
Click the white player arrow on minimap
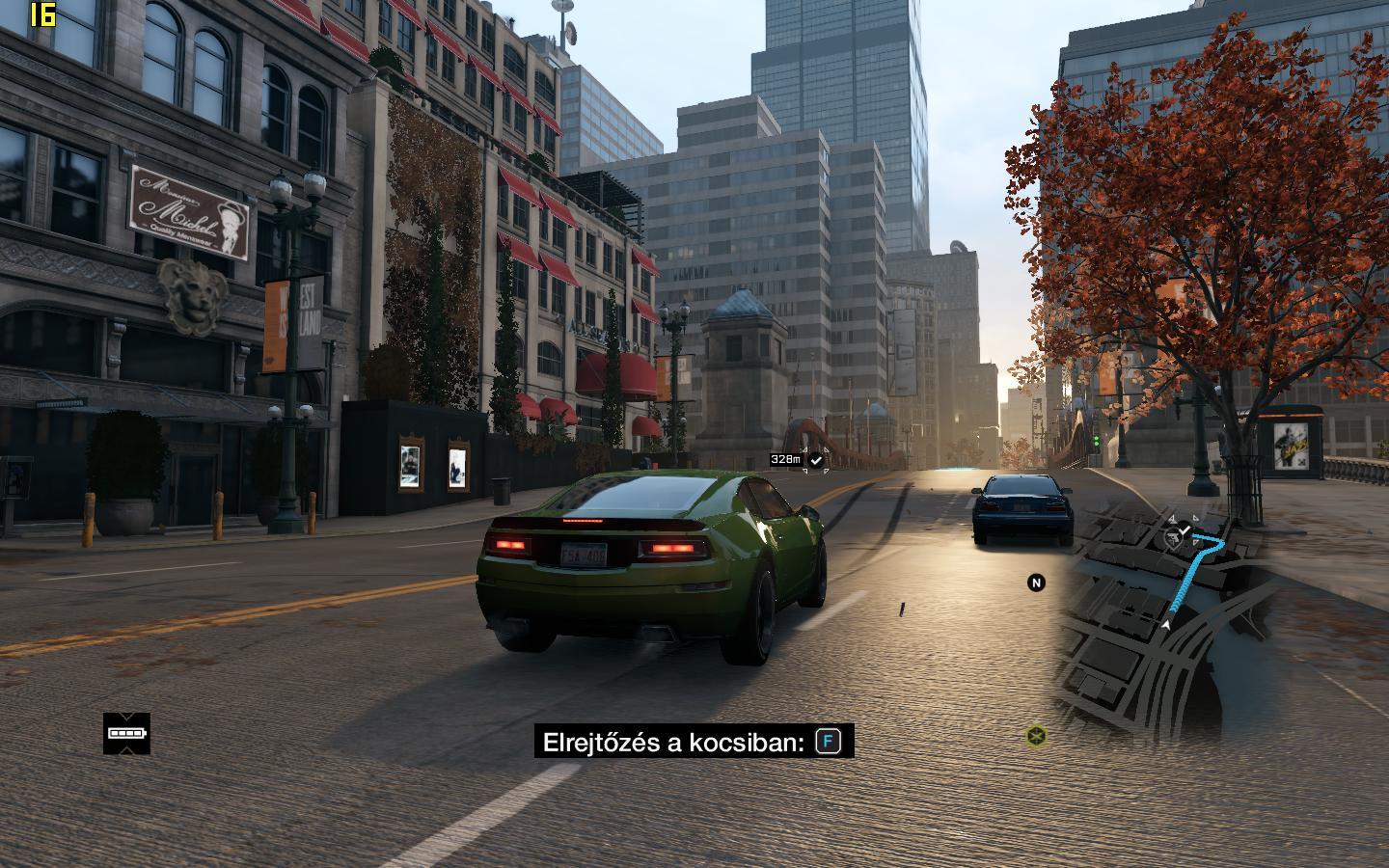(x=1166, y=624)
